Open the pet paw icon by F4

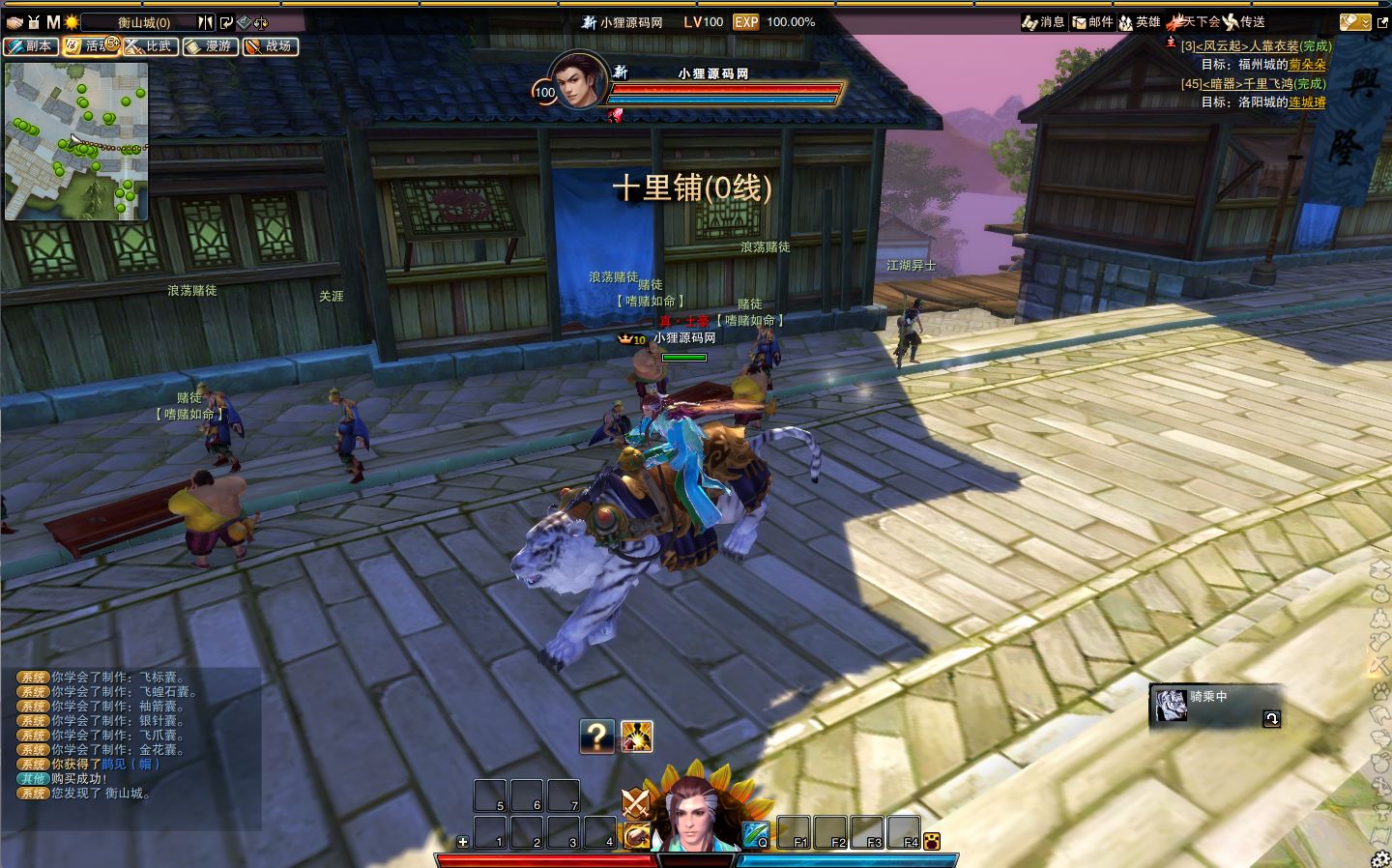(932, 841)
